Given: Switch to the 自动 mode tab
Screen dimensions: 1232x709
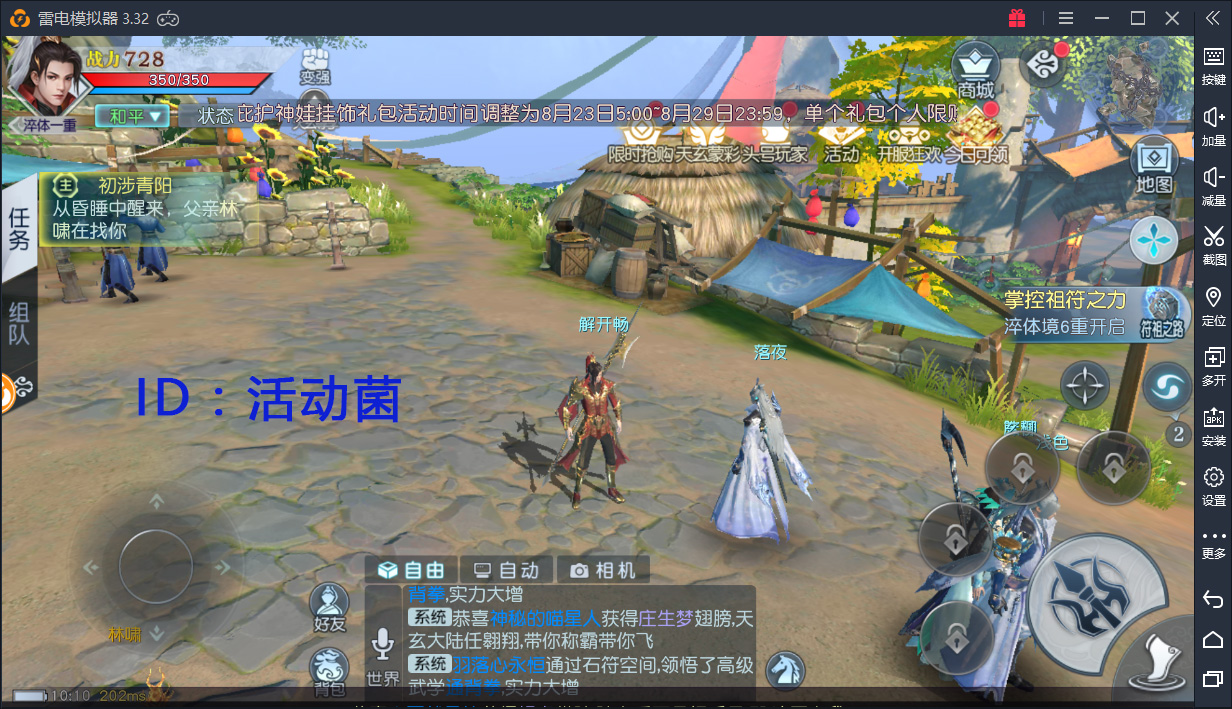Looking at the screenshot, I should pyautogui.click(x=506, y=570).
